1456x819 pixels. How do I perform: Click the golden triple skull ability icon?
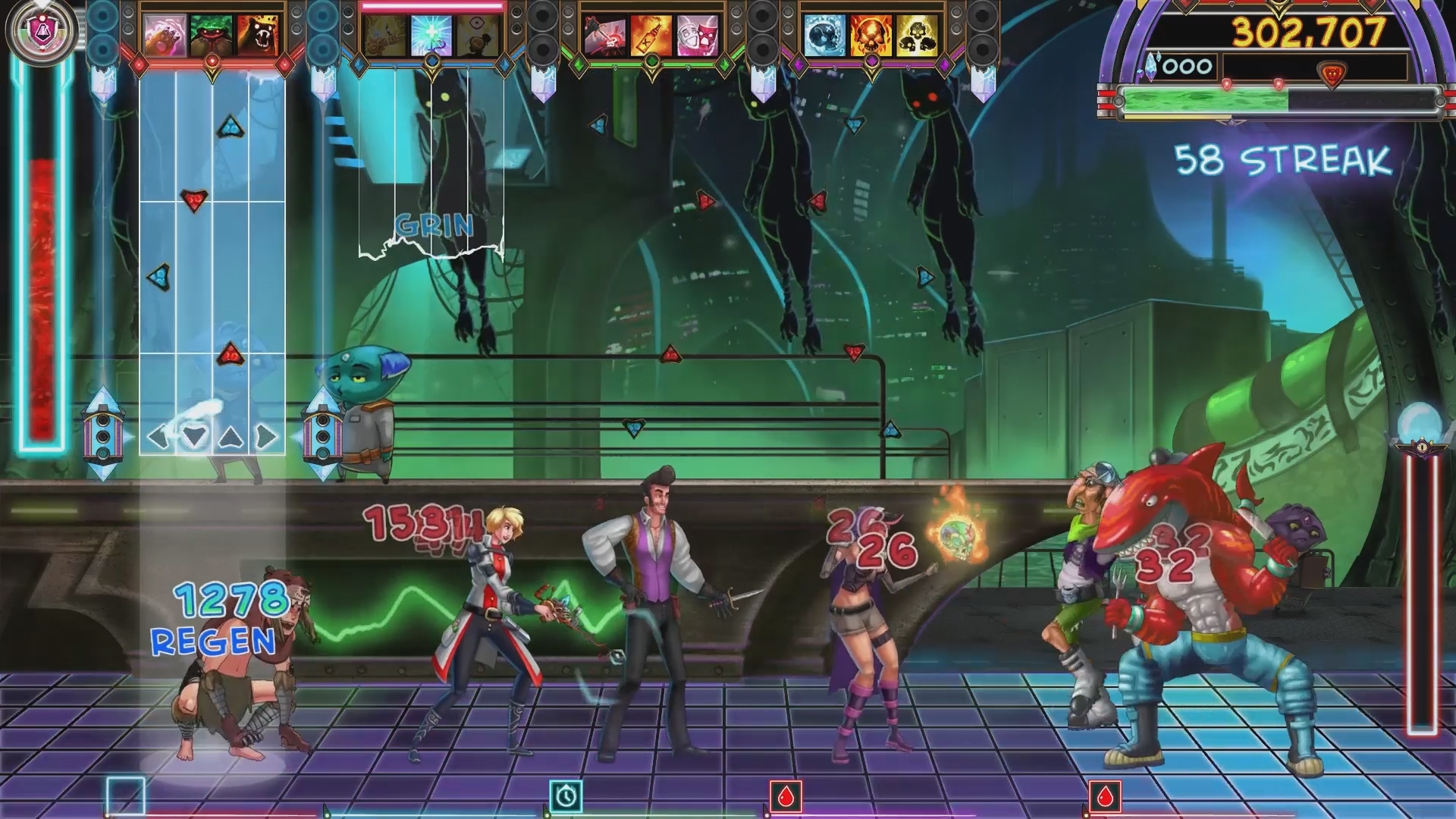point(915,34)
